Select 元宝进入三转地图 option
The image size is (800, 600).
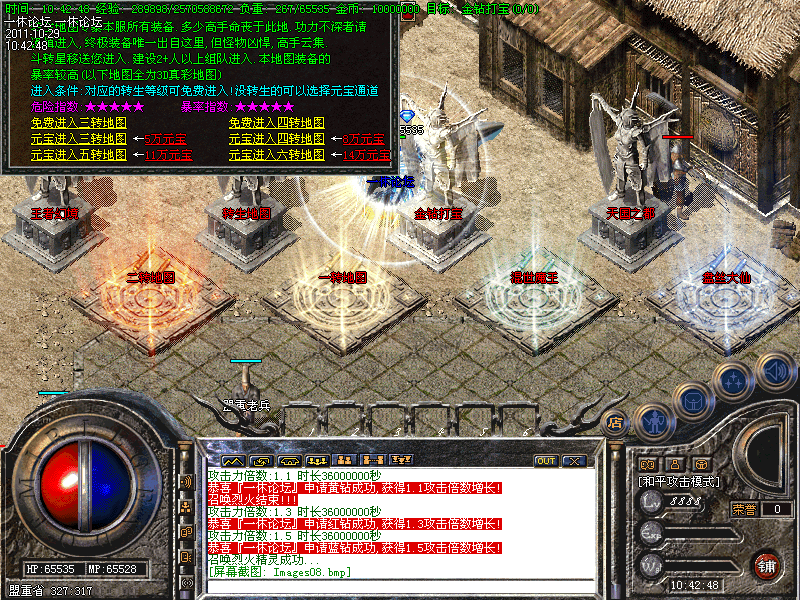coord(79,139)
